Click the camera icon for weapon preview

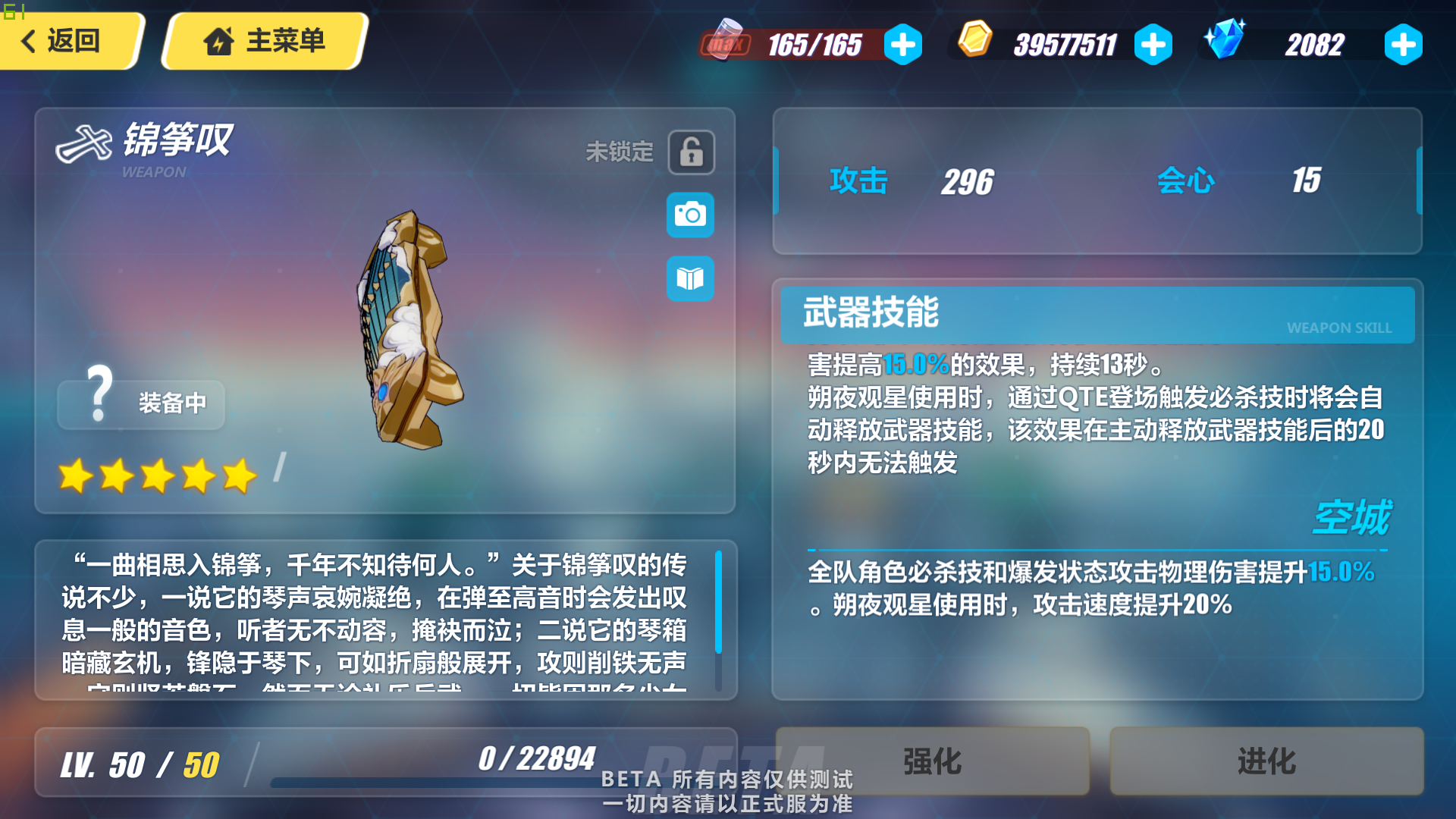click(x=690, y=215)
